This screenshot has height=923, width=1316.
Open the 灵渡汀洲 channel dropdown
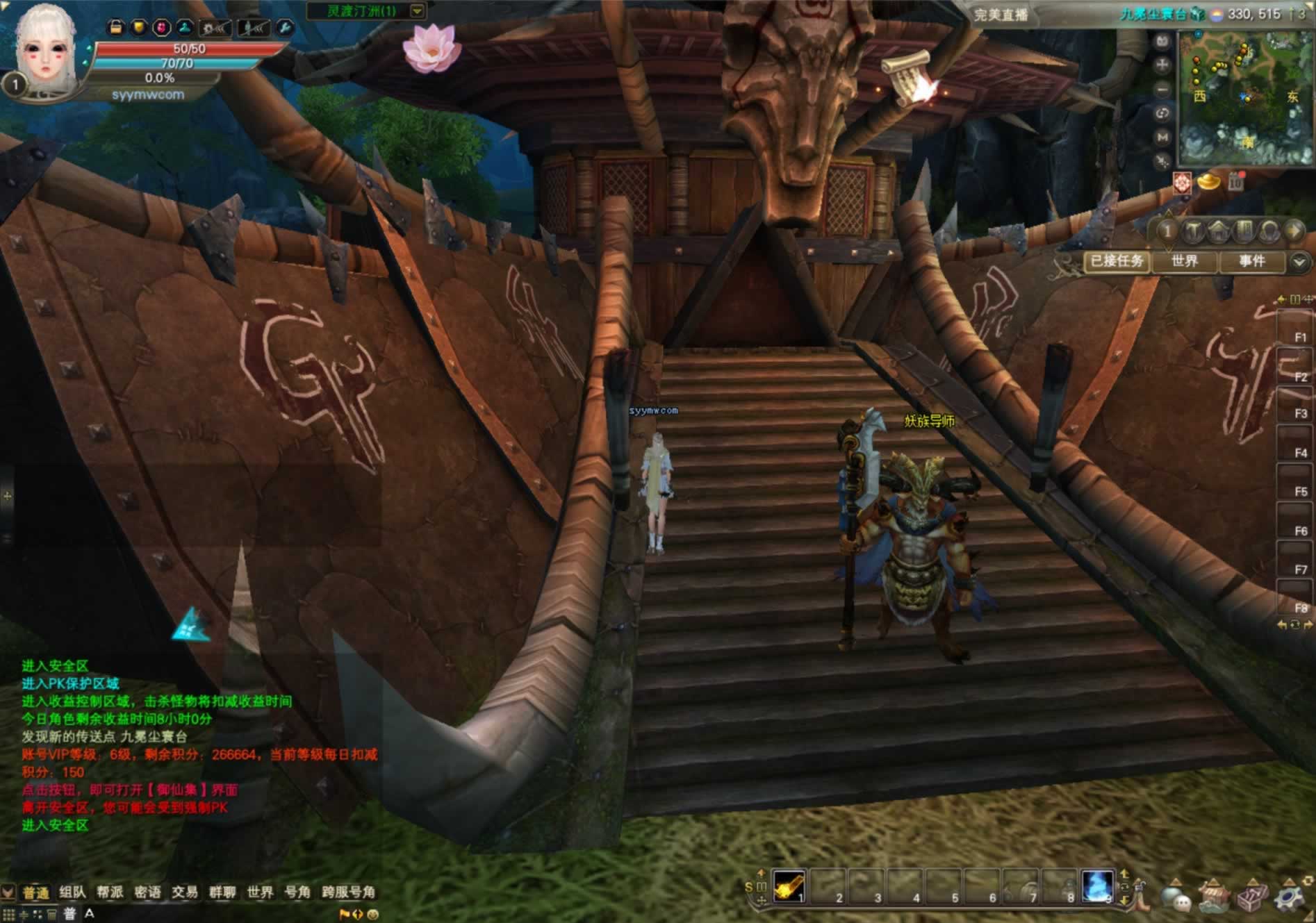pos(417,11)
